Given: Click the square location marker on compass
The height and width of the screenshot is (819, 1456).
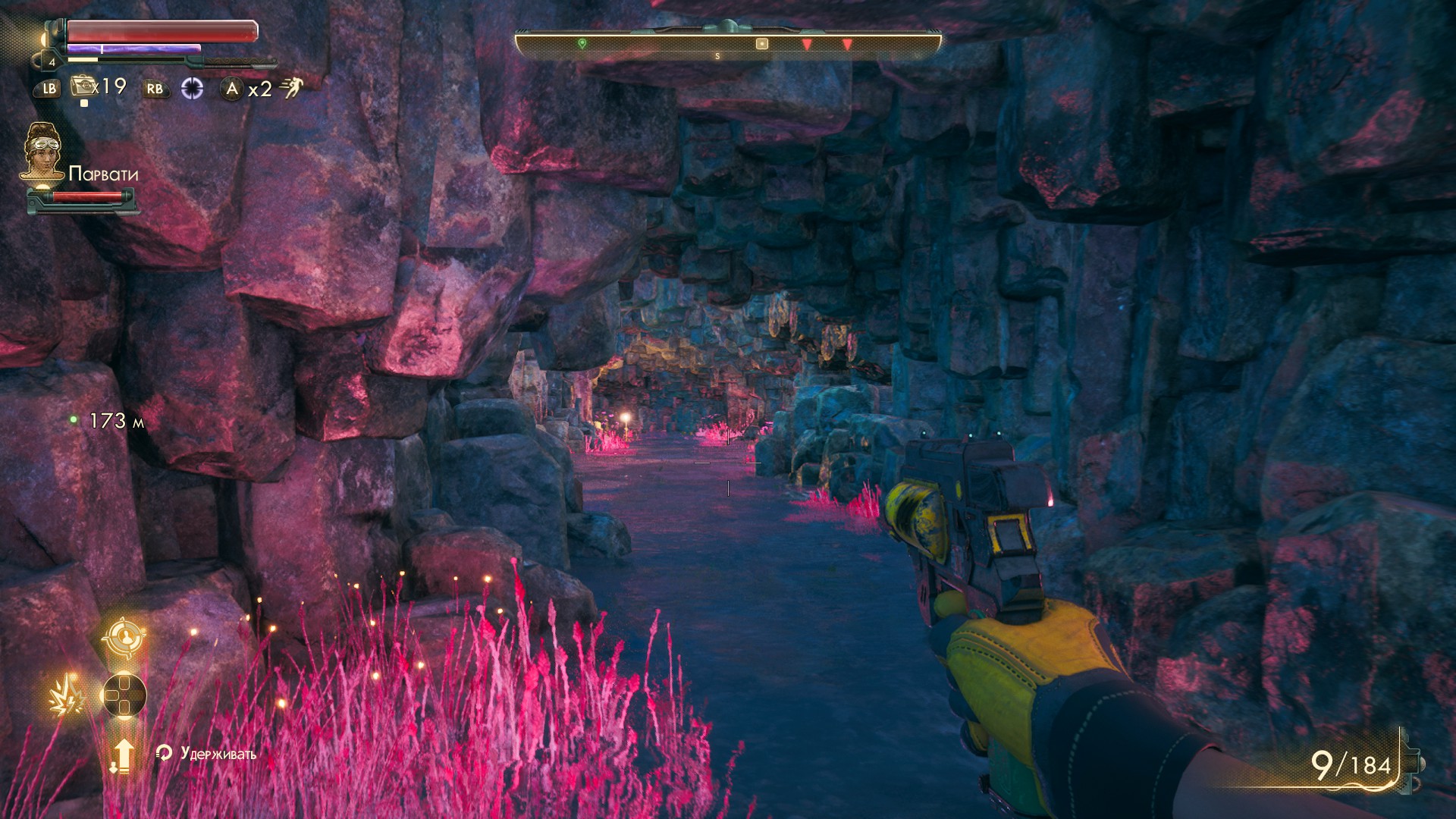Looking at the screenshot, I should coord(762,44).
